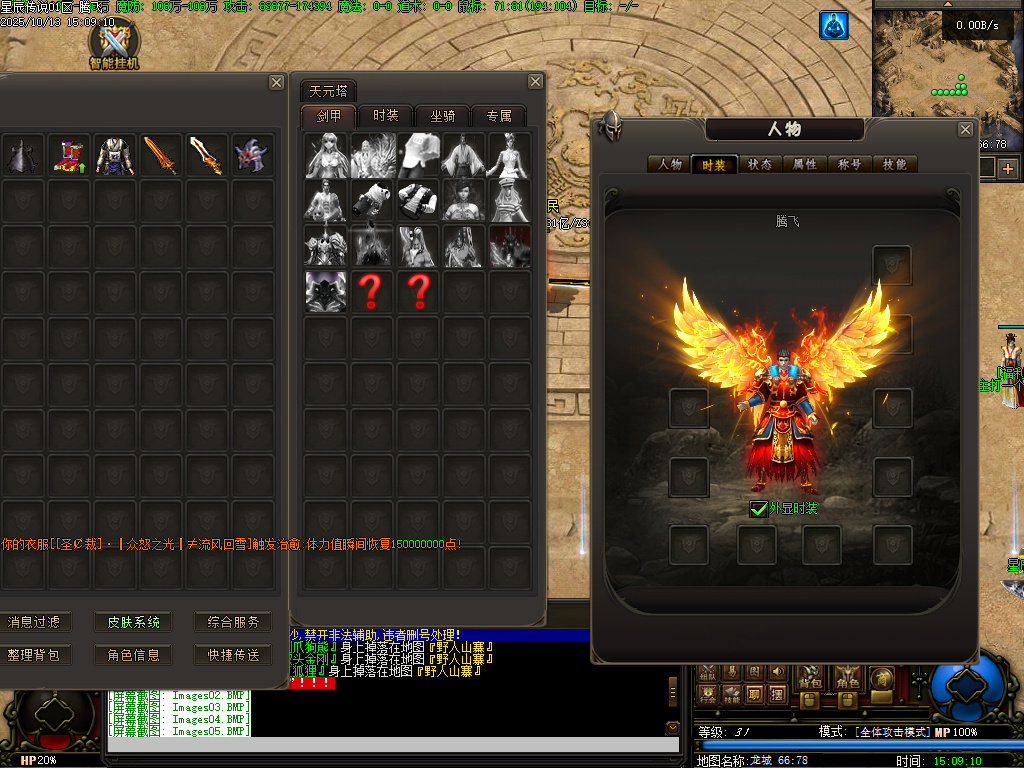Select the 天元塔 tab
Viewport: 1024px width, 768px height.
(329, 91)
